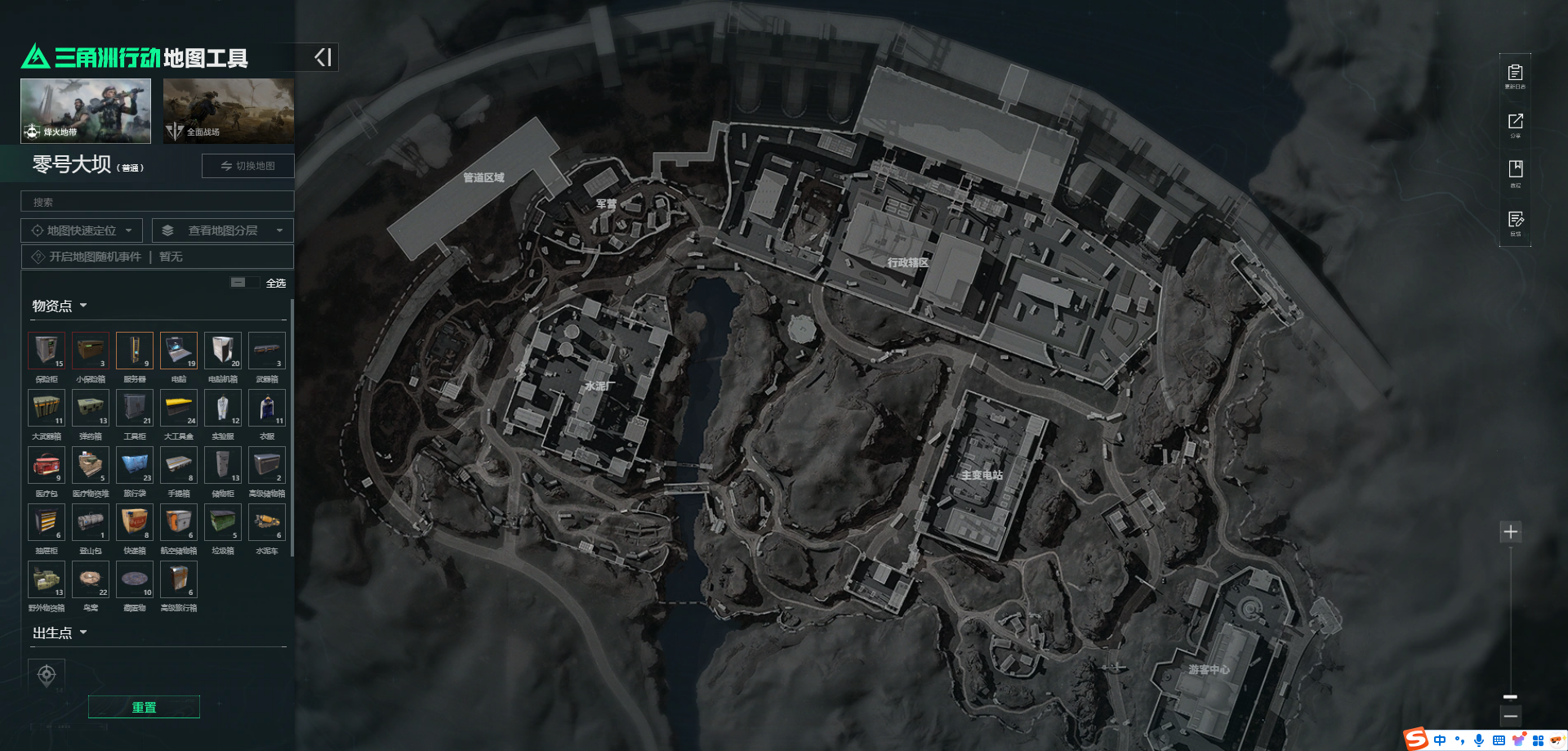Select the 烽火地带 mode thumbnail
The width and height of the screenshot is (1568, 751).
click(86, 110)
